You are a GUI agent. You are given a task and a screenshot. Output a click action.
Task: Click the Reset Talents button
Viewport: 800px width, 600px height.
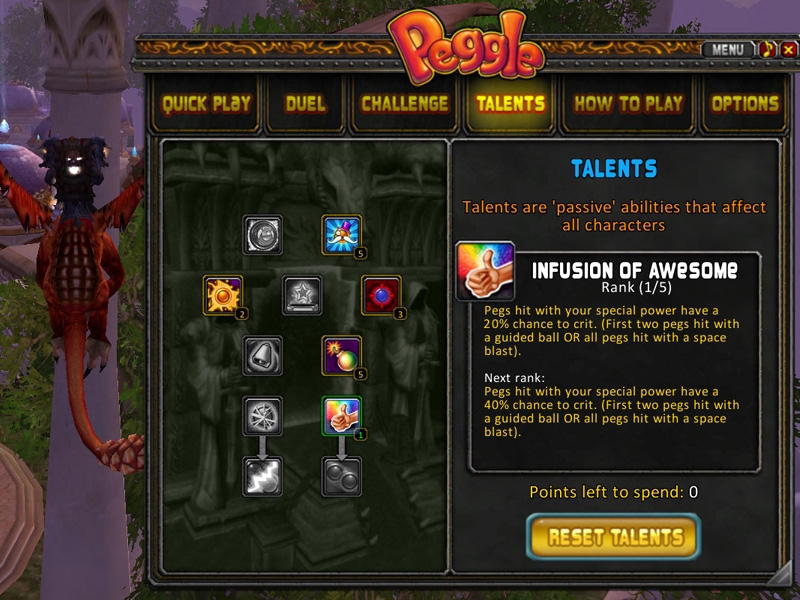pos(614,537)
